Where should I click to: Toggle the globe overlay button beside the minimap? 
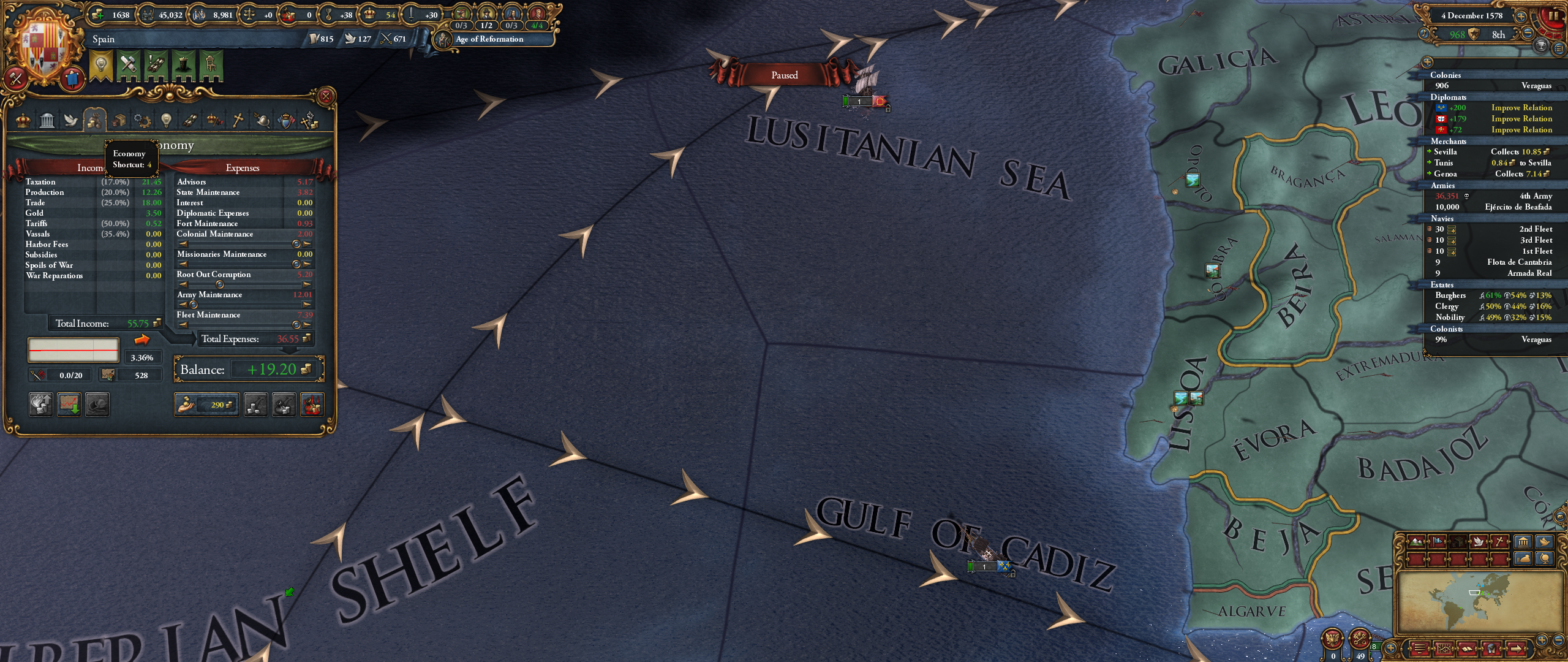(x=1543, y=560)
